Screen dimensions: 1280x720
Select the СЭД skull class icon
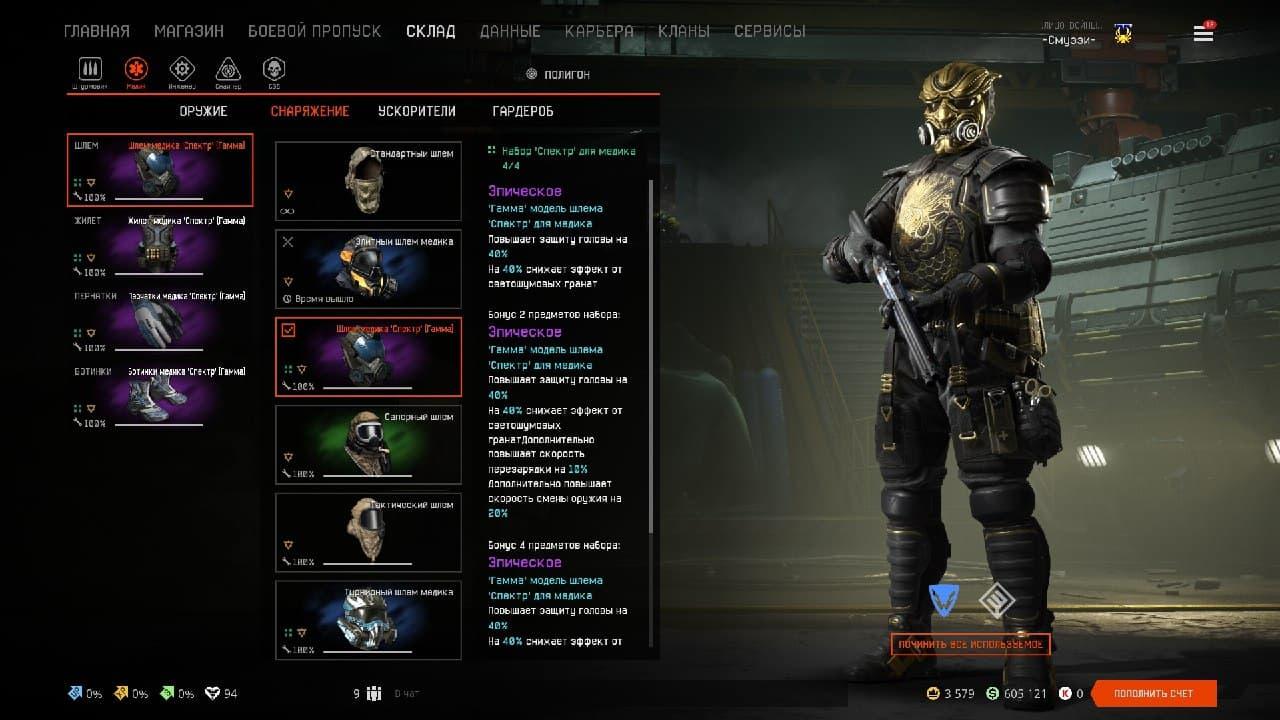pos(273,70)
